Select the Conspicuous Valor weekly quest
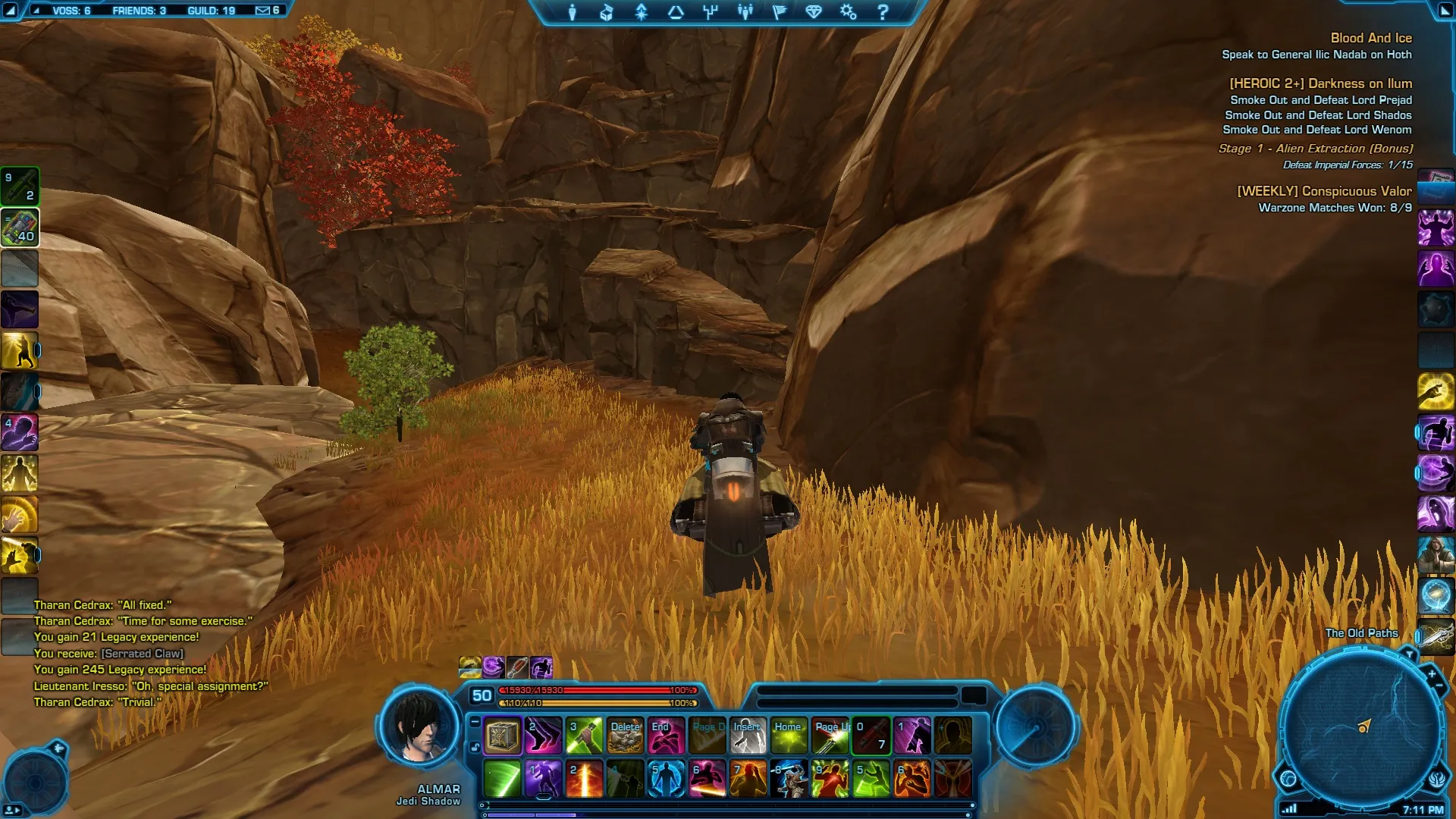The image size is (1456, 819). 1324,191
